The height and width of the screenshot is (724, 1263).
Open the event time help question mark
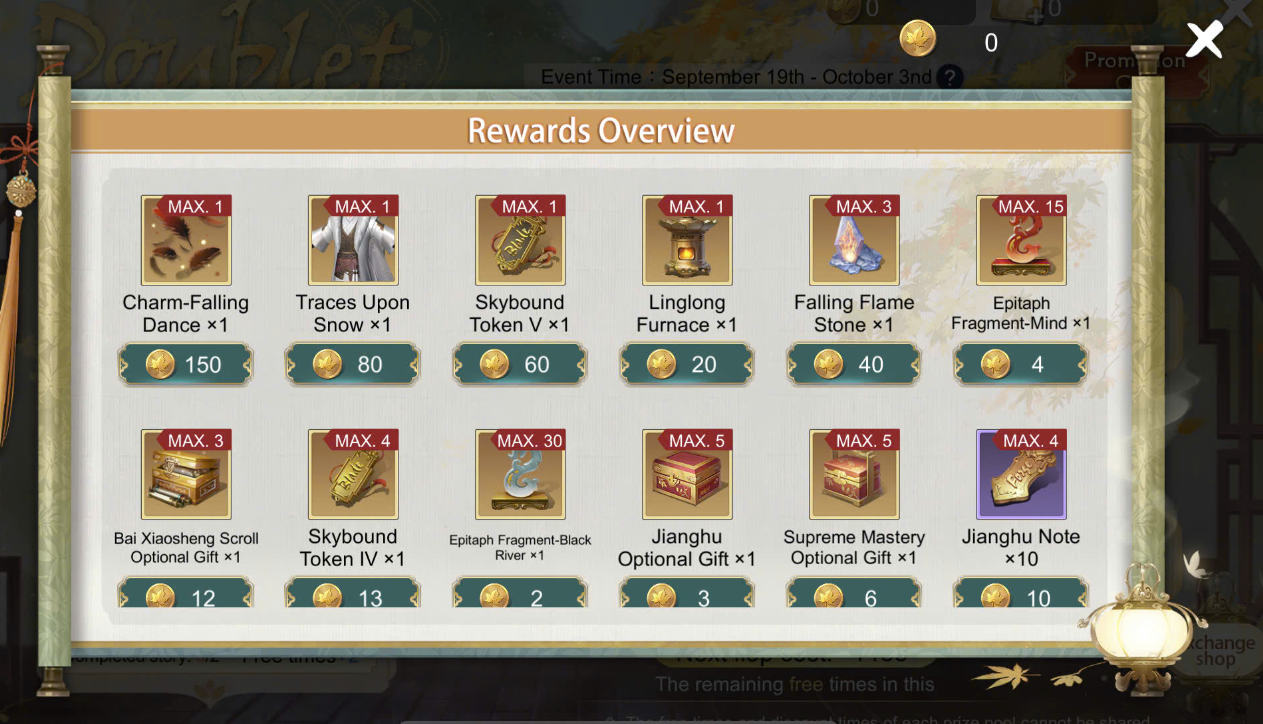point(950,77)
